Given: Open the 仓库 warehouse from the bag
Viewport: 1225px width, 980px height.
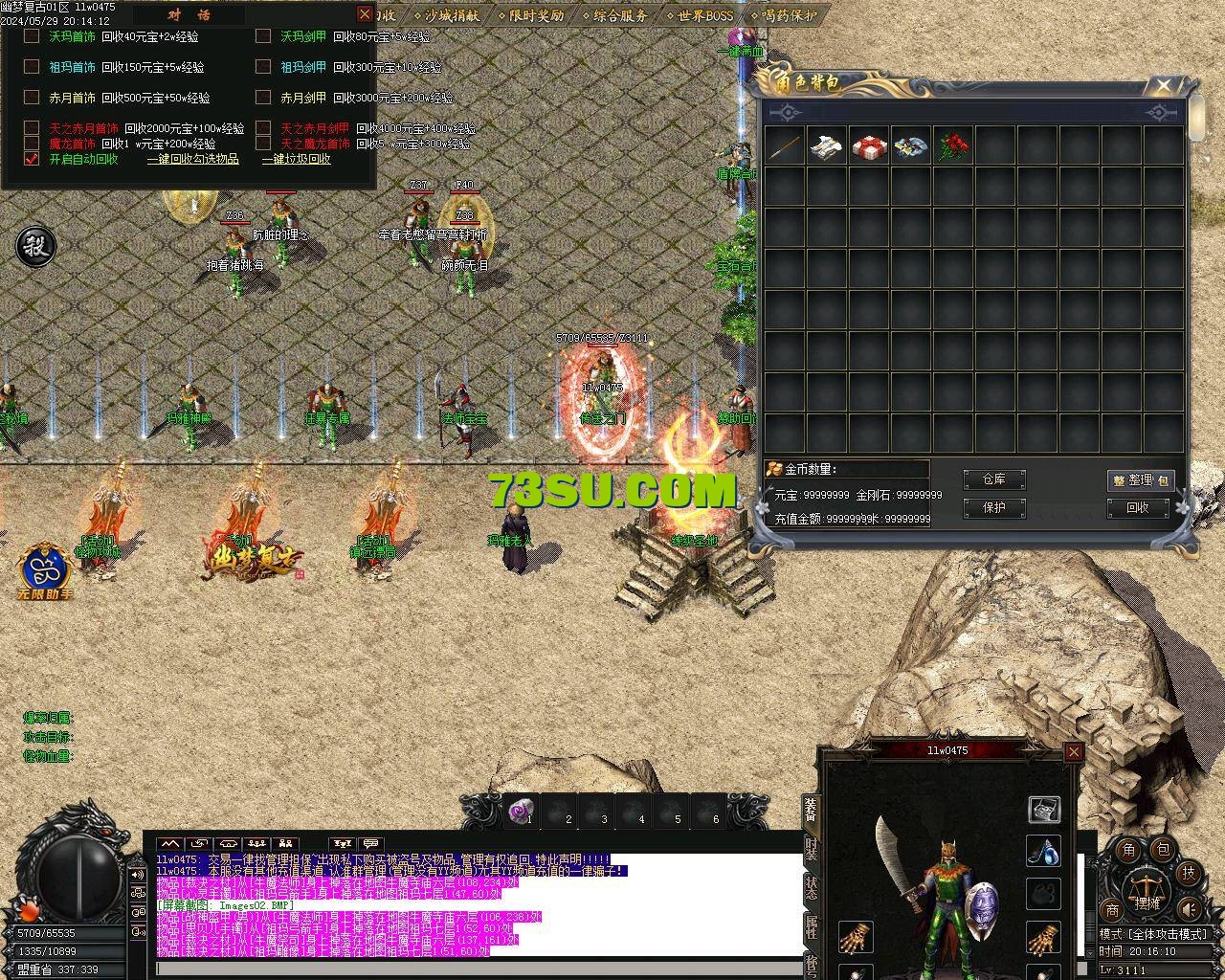Looking at the screenshot, I should pyautogui.click(x=993, y=479).
